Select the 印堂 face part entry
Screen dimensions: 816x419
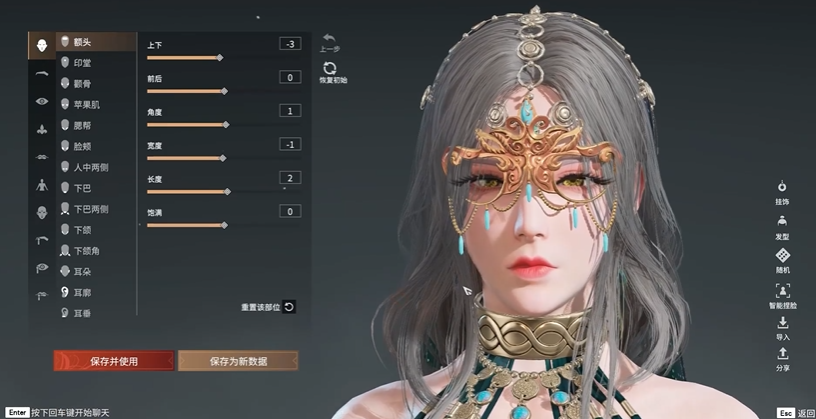click(x=83, y=63)
